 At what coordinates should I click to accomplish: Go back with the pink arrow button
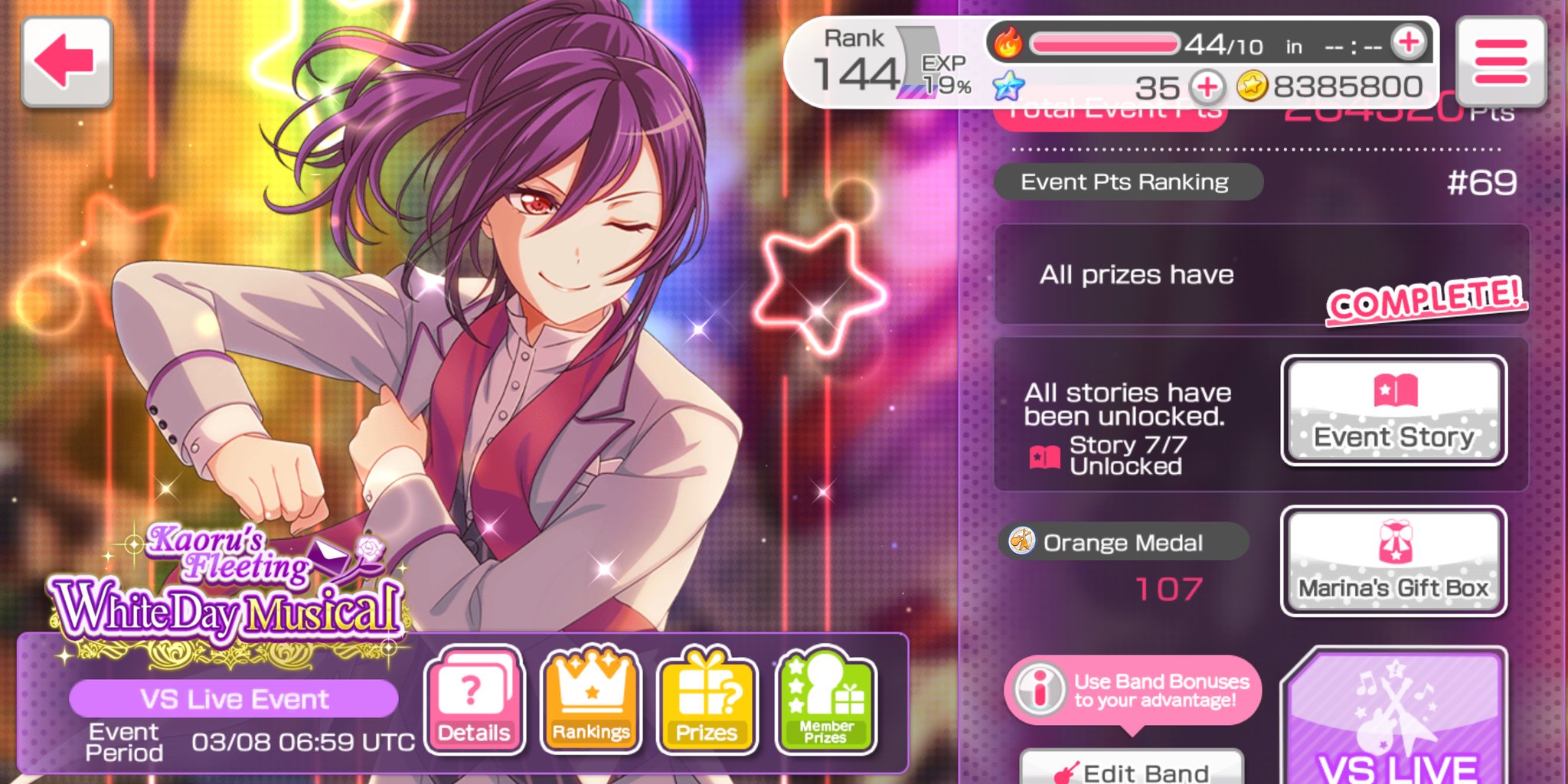[67, 61]
